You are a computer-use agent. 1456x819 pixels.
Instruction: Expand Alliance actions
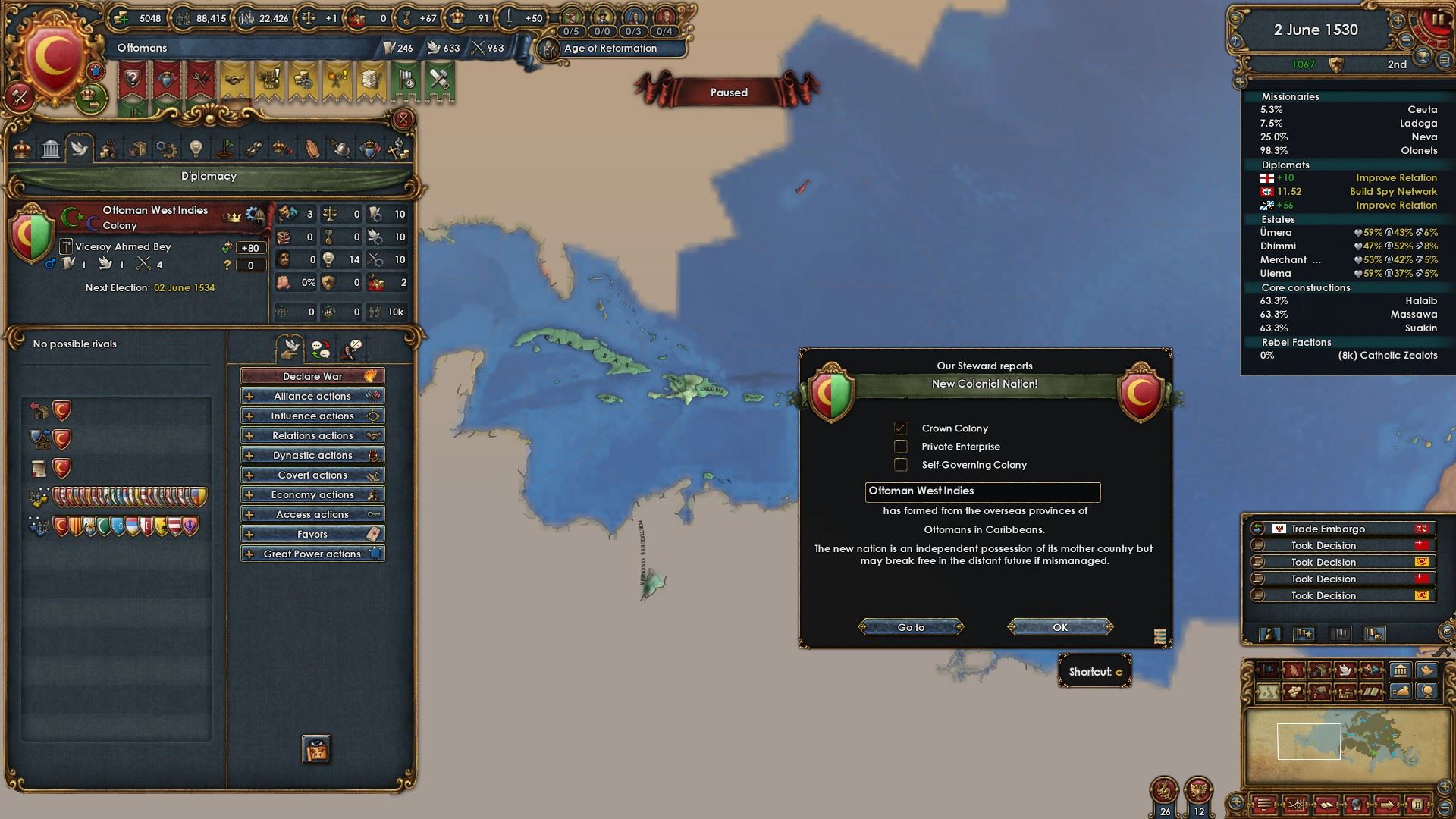312,396
